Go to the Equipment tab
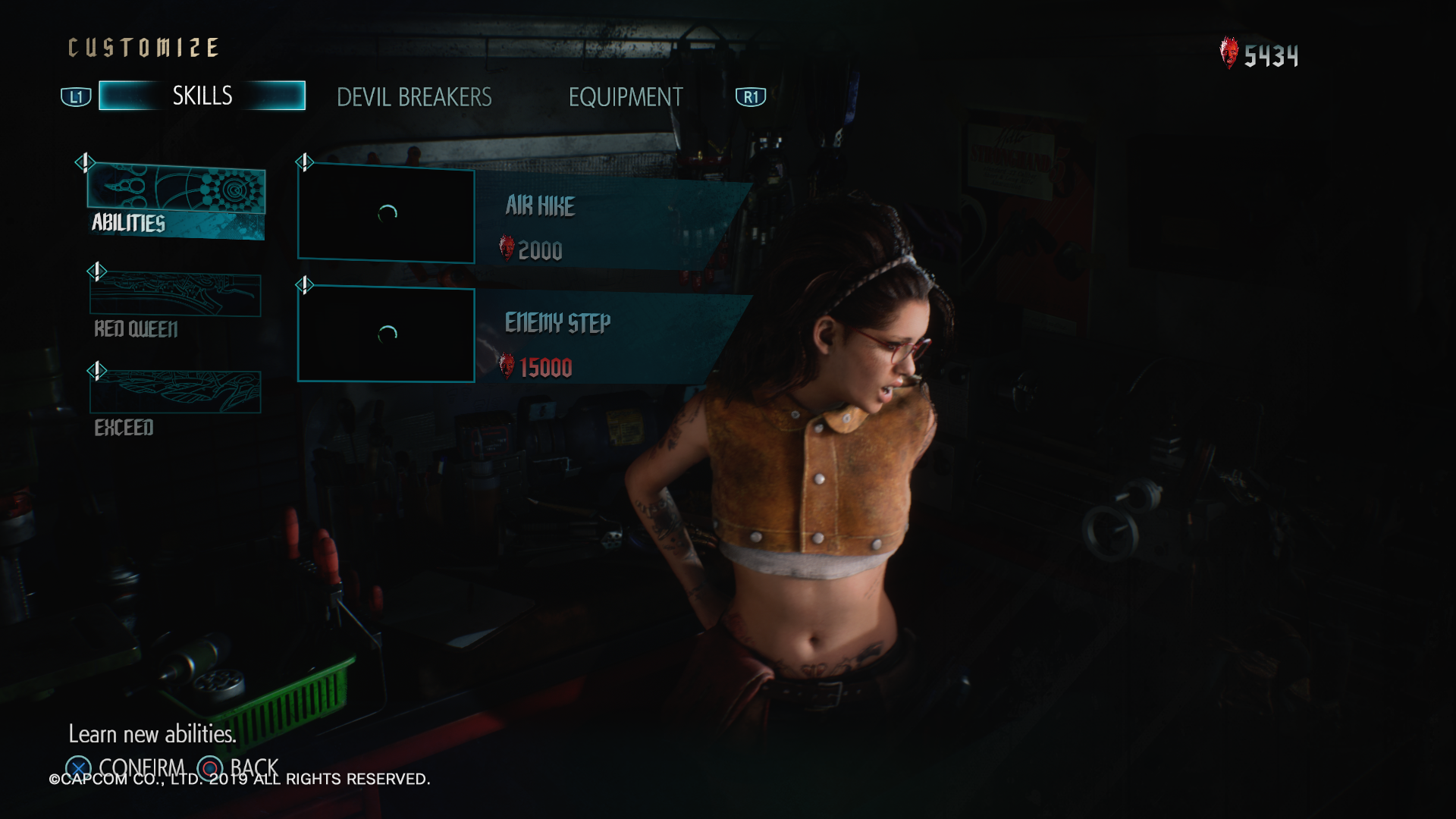The width and height of the screenshot is (1456, 819). tap(626, 98)
